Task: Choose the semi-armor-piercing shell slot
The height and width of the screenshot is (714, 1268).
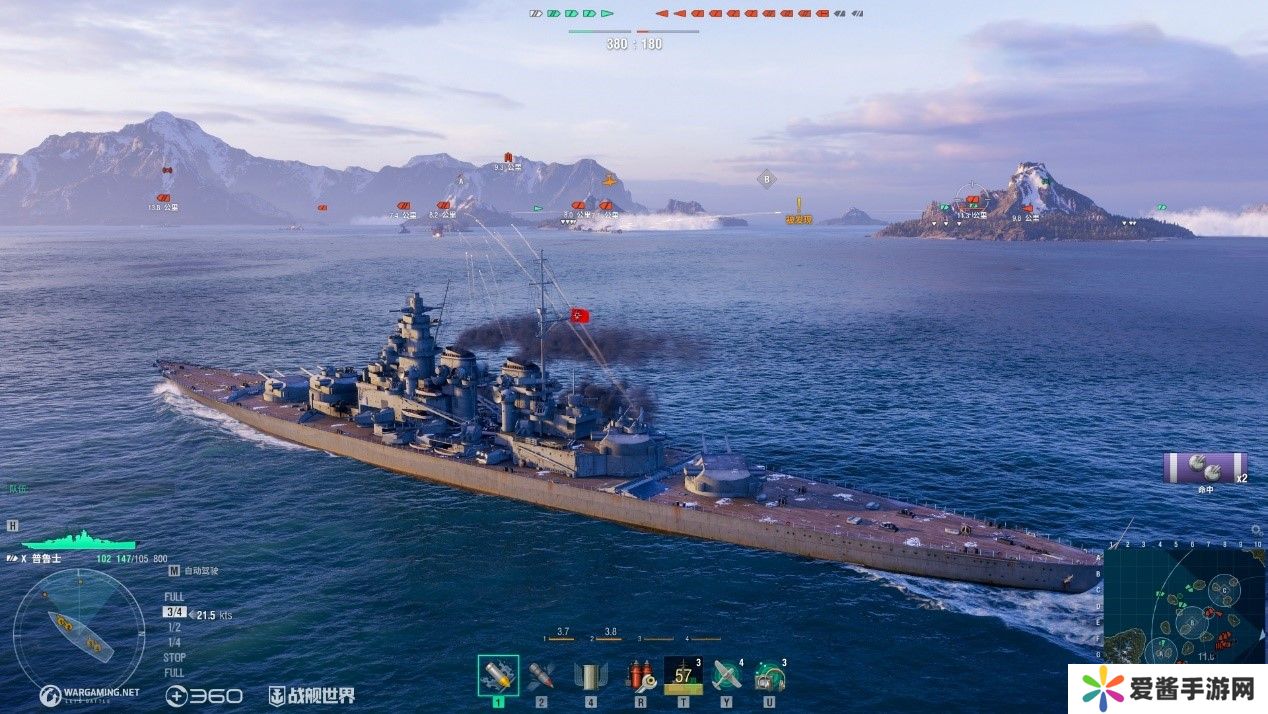Action: [x=590, y=676]
